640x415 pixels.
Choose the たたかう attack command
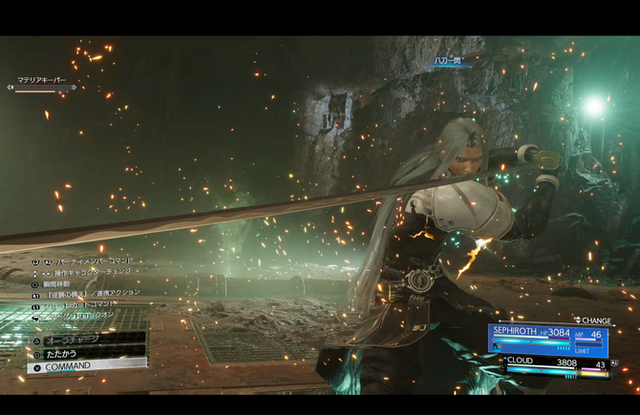(86, 352)
